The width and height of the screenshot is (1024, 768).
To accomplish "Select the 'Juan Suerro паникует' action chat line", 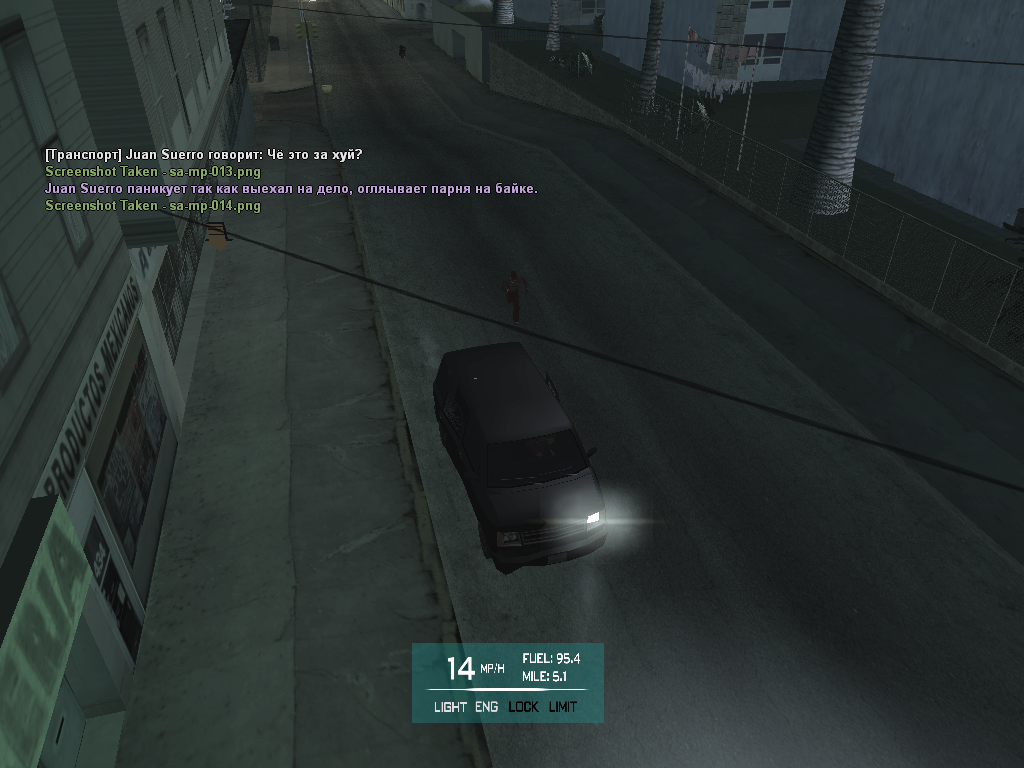I will (x=291, y=189).
